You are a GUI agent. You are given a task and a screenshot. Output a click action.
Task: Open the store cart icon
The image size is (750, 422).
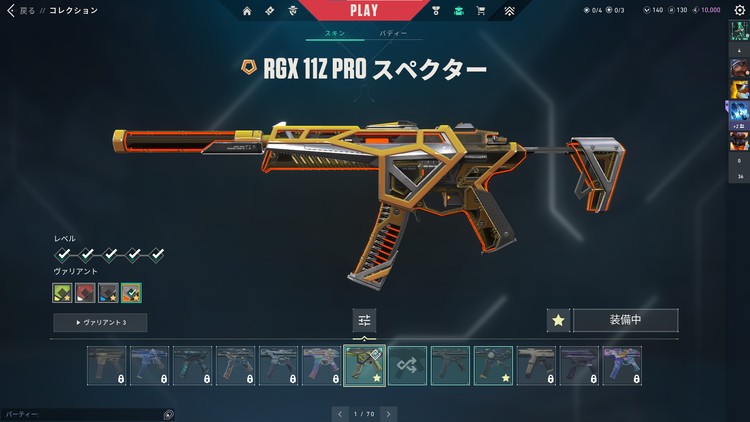tap(481, 11)
